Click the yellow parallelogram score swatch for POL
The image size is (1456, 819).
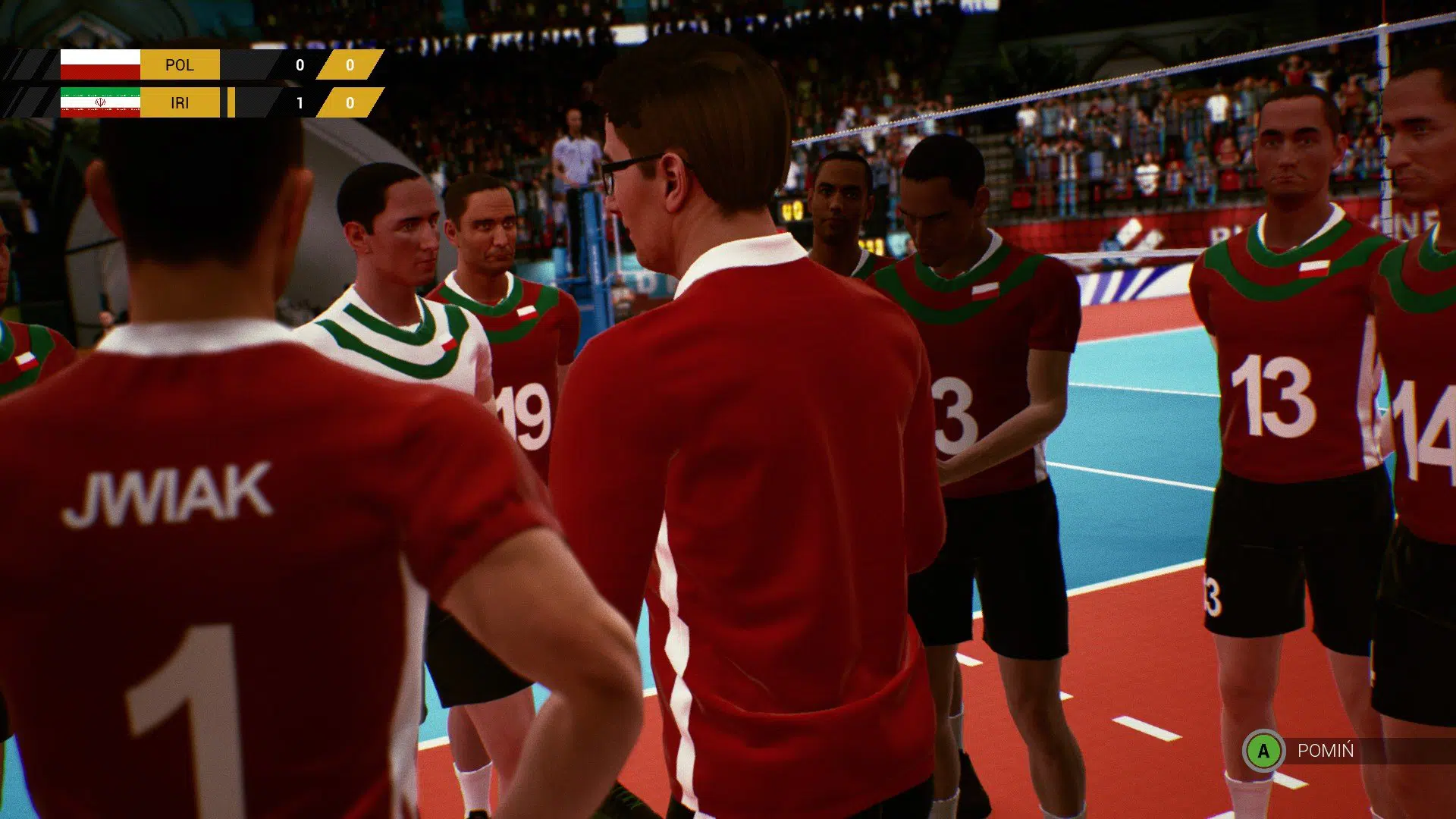(351, 64)
